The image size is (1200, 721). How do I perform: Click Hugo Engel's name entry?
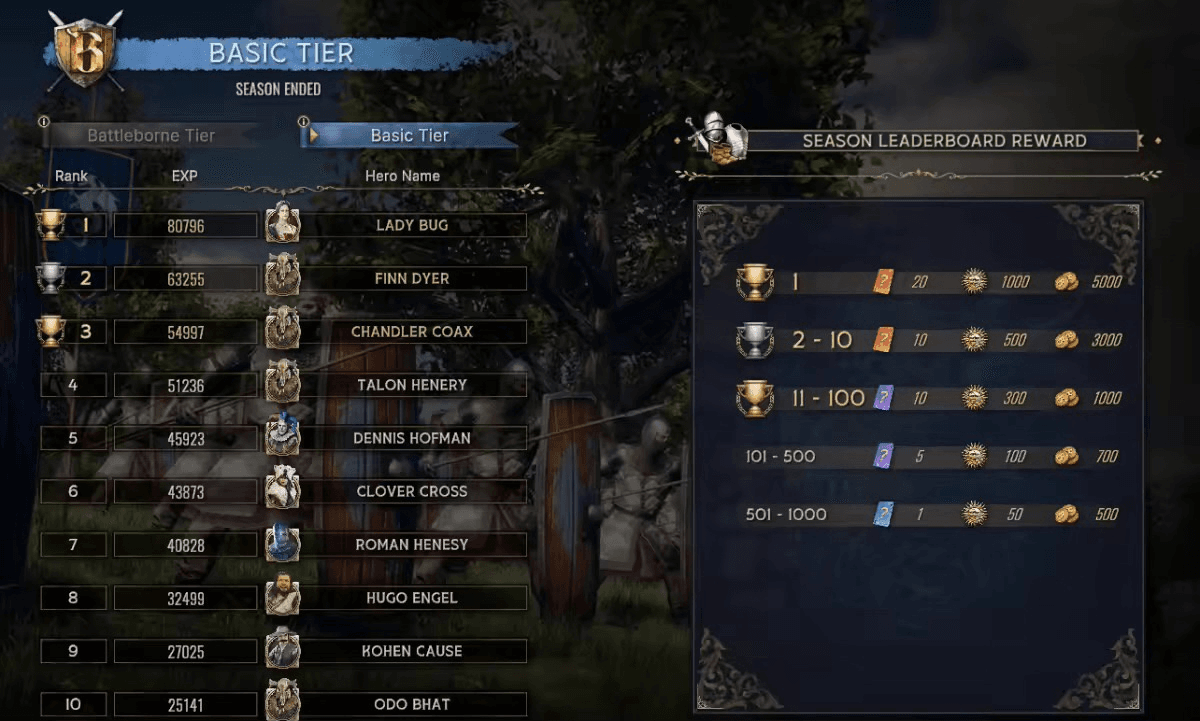(x=411, y=598)
